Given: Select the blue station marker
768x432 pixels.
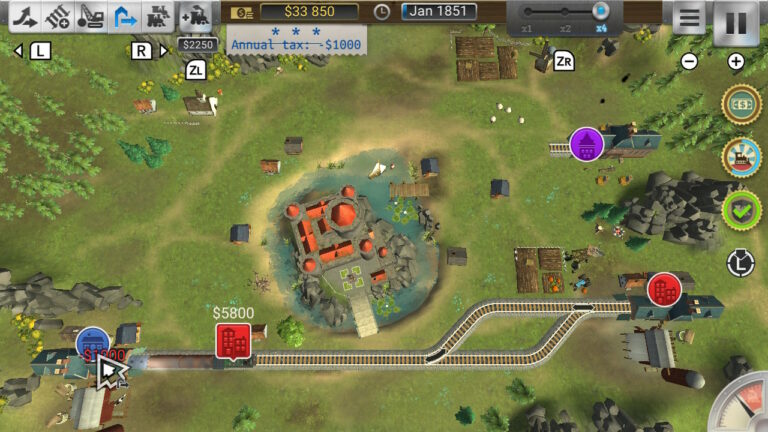Looking at the screenshot, I should (93, 345).
